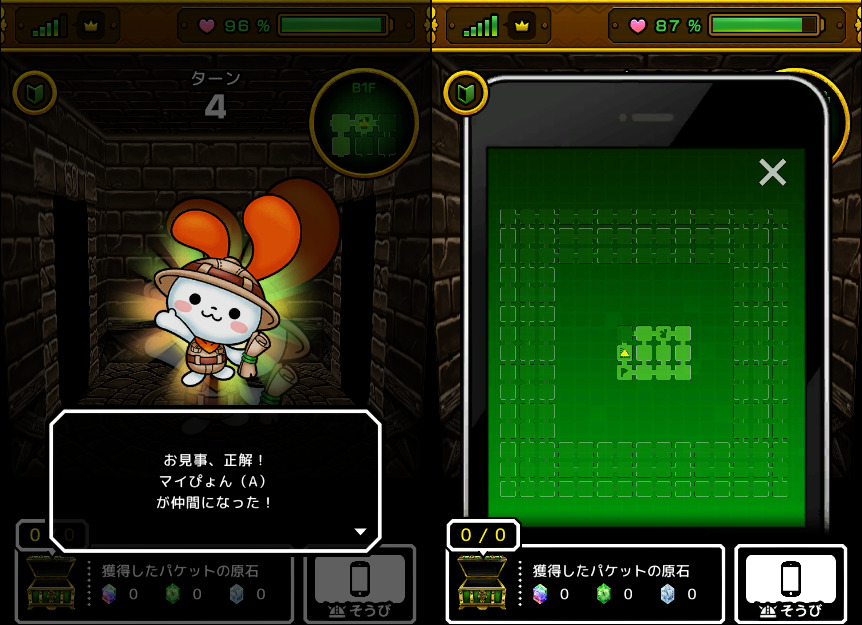Advance the dialogue with the white down arrow

coord(361,532)
